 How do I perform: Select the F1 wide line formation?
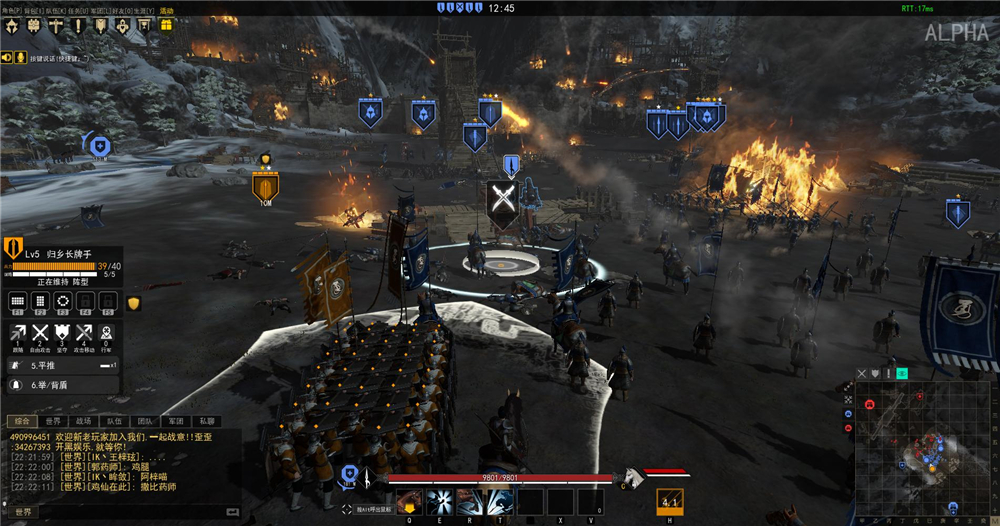pos(17,300)
